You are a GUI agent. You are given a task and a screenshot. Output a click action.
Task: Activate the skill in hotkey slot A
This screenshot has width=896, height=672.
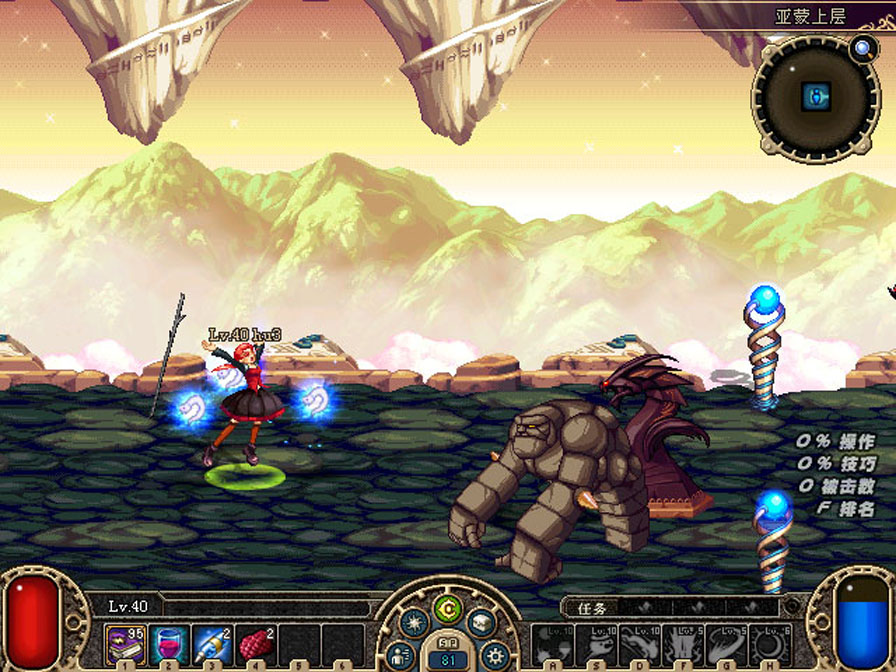[551, 644]
